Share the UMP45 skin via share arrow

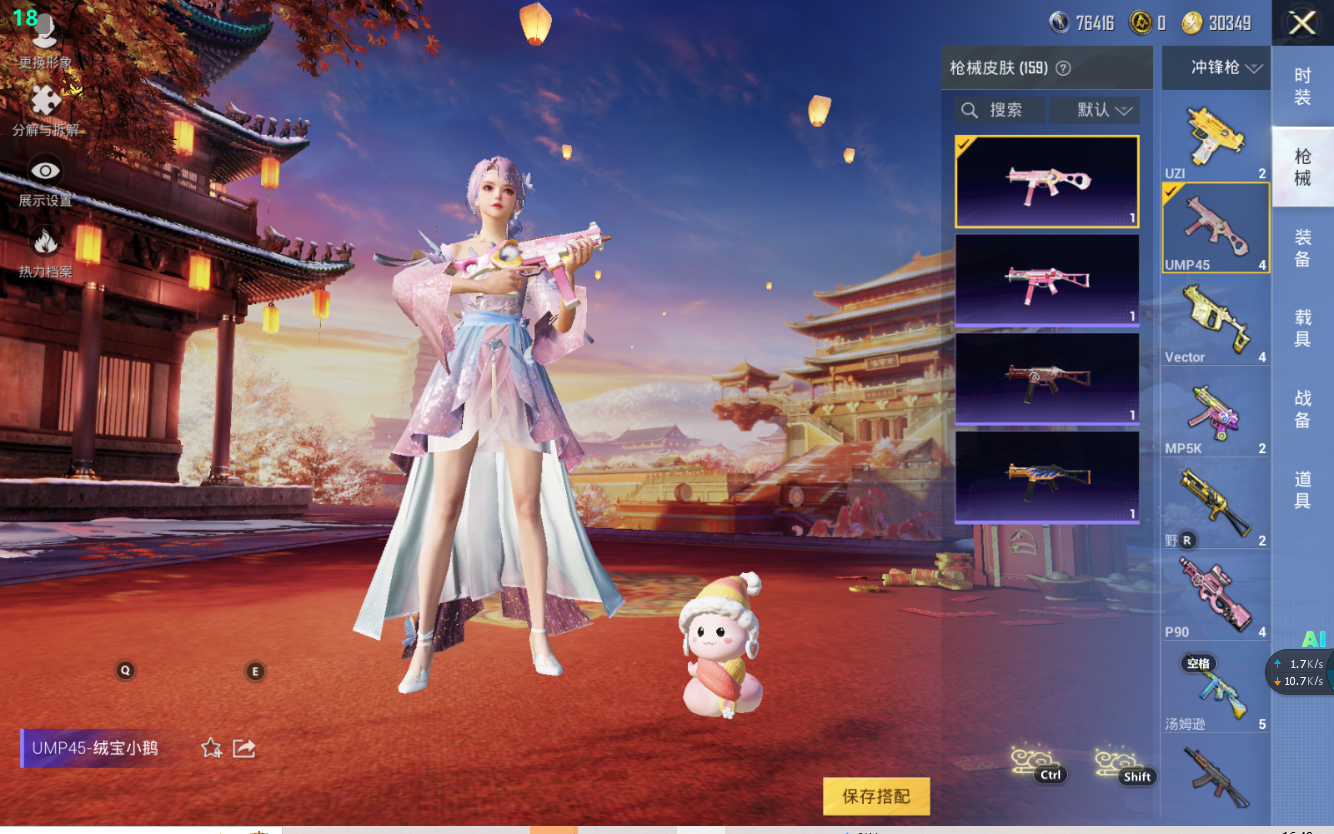point(243,748)
